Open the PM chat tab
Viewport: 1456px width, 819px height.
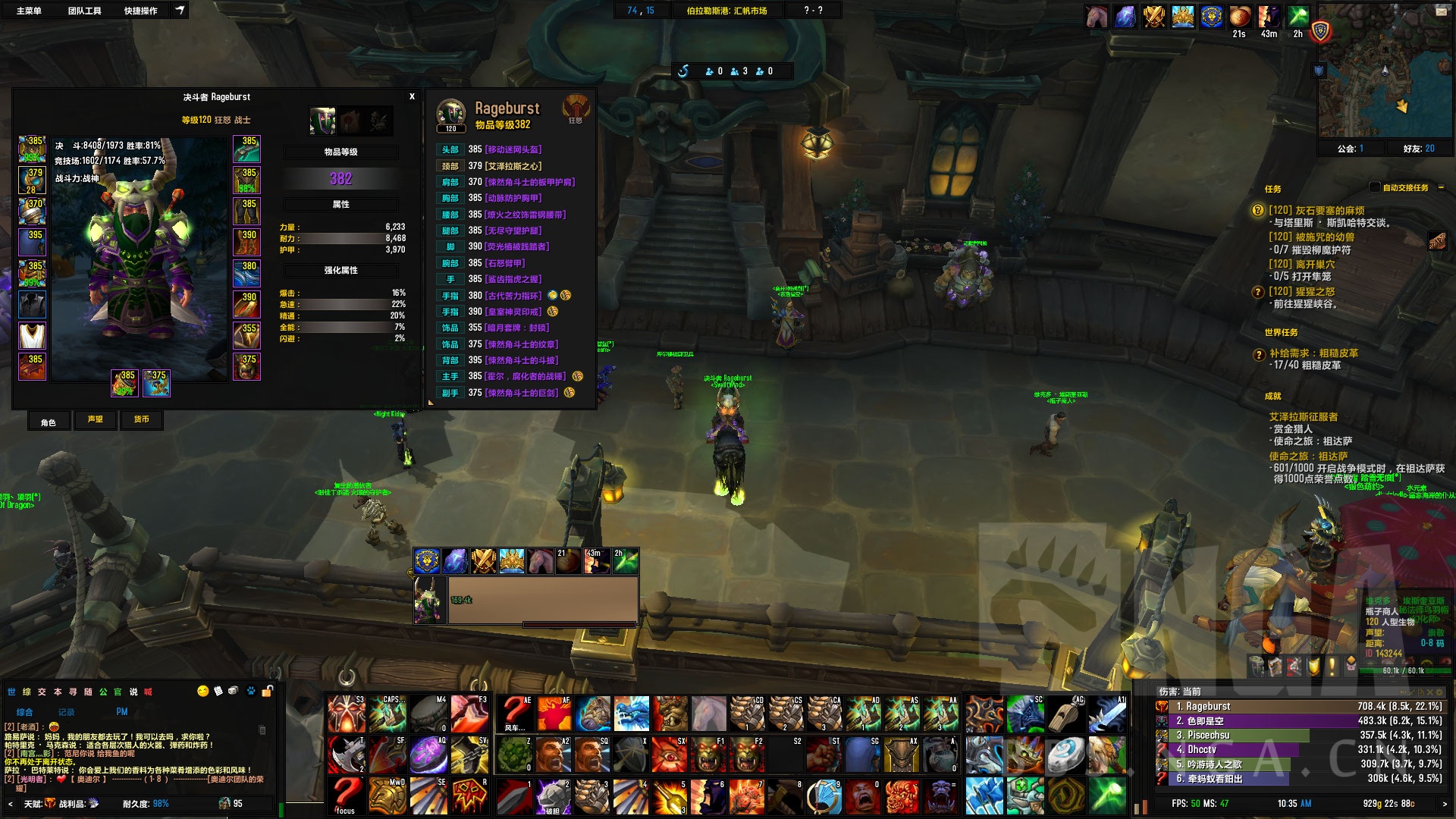(x=122, y=712)
